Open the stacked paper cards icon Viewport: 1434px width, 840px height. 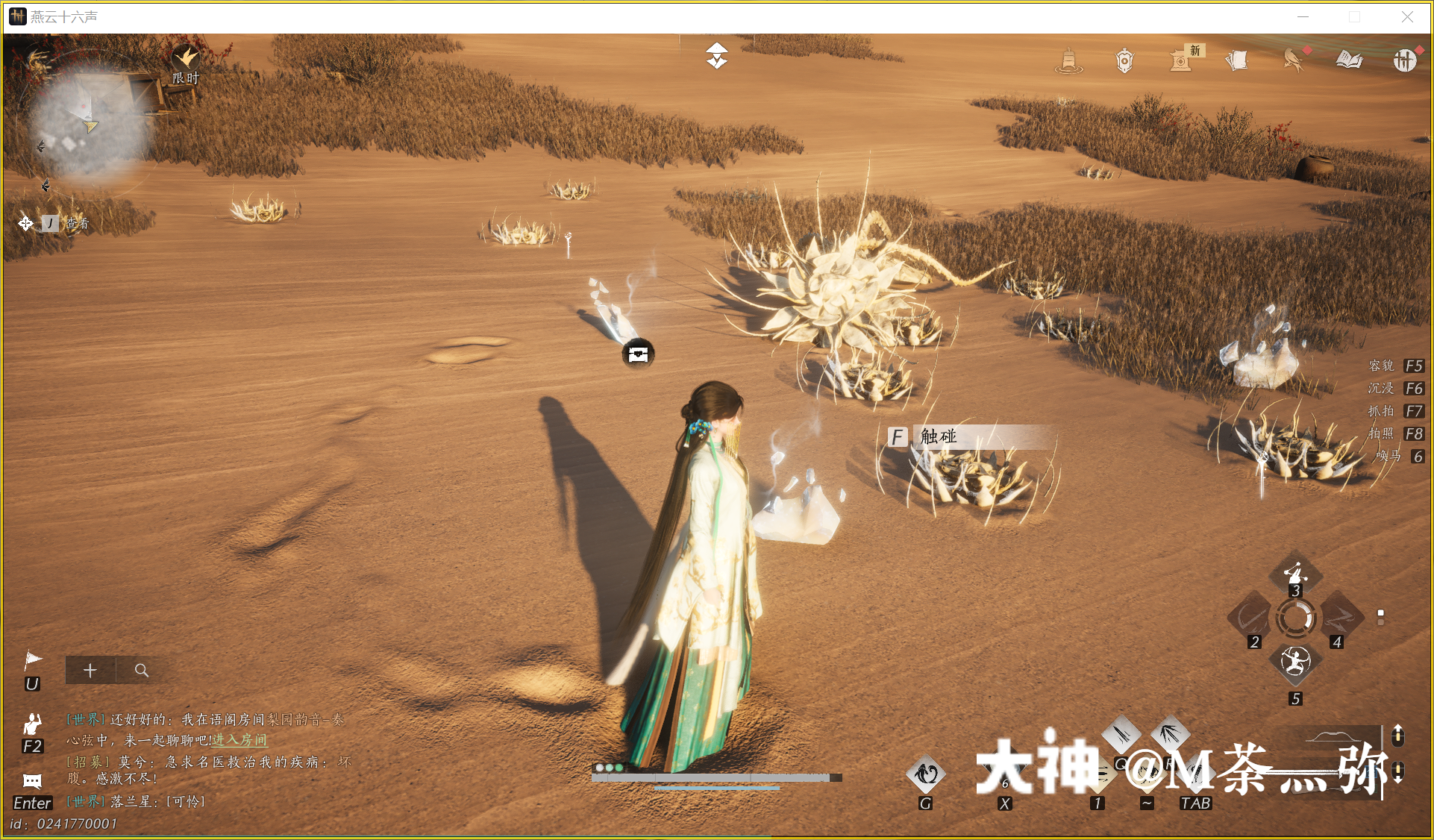[1237, 60]
